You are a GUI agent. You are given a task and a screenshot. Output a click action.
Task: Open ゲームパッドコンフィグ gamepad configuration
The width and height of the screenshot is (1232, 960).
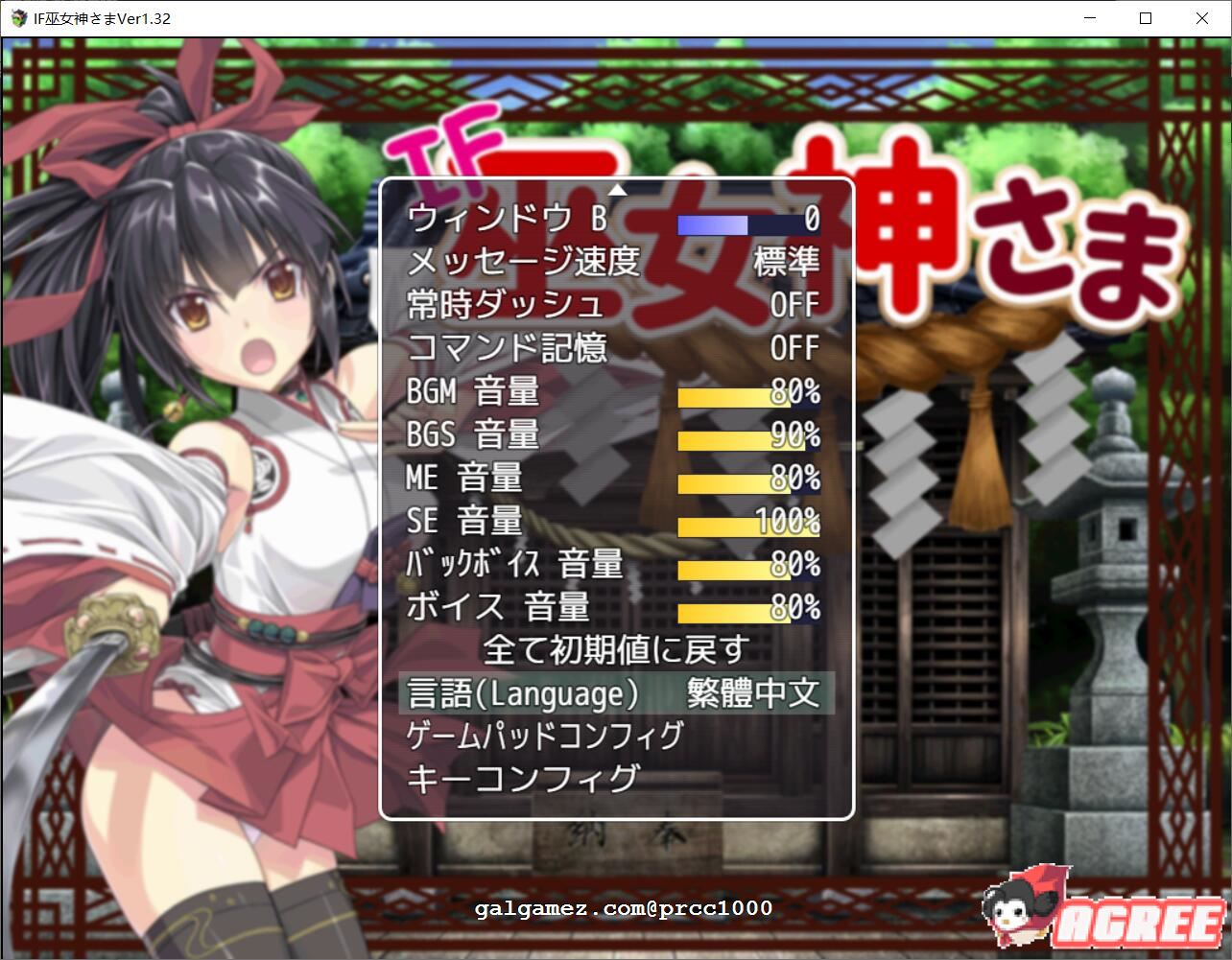pos(543,734)
